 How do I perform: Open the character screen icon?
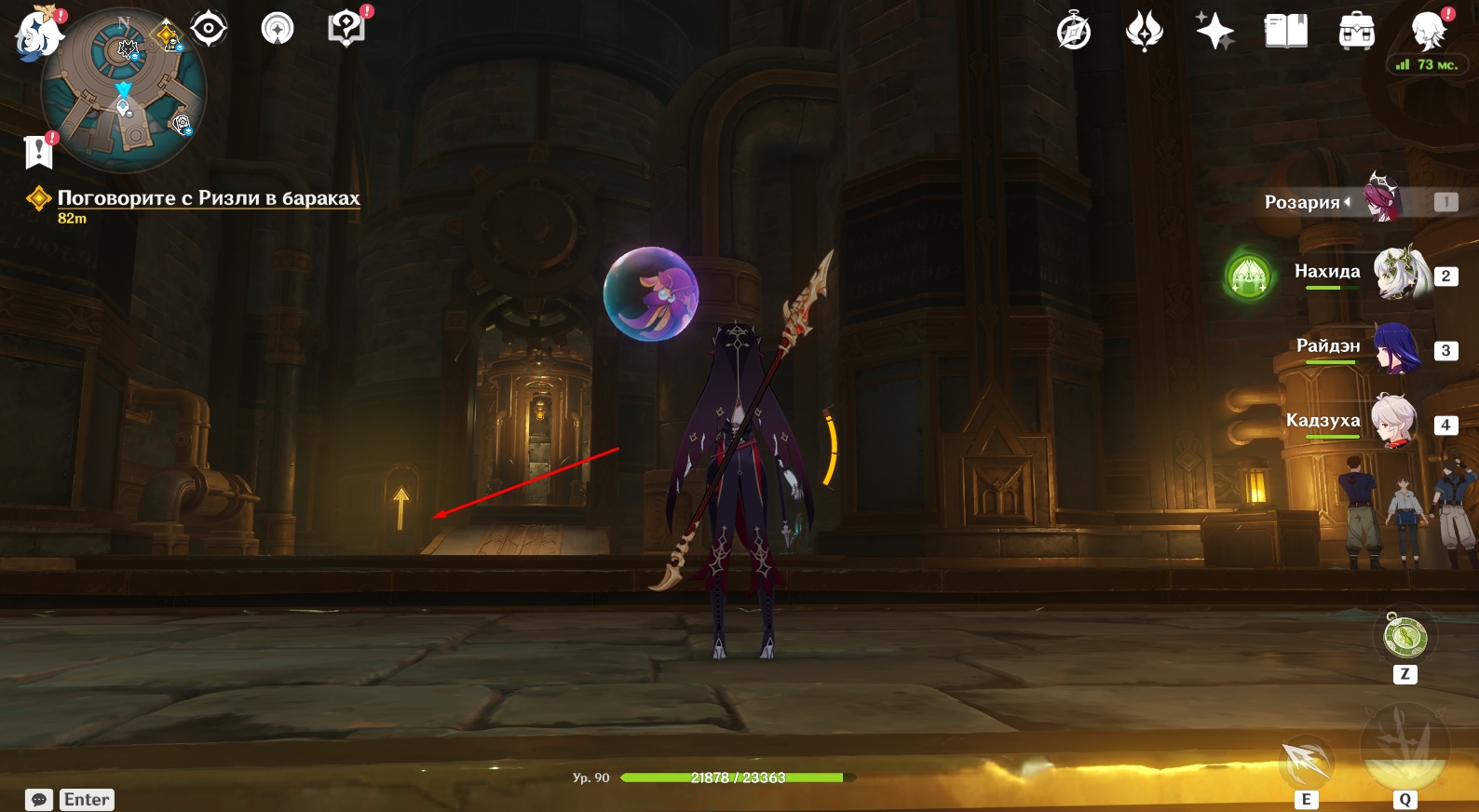tap(1428, 32)
